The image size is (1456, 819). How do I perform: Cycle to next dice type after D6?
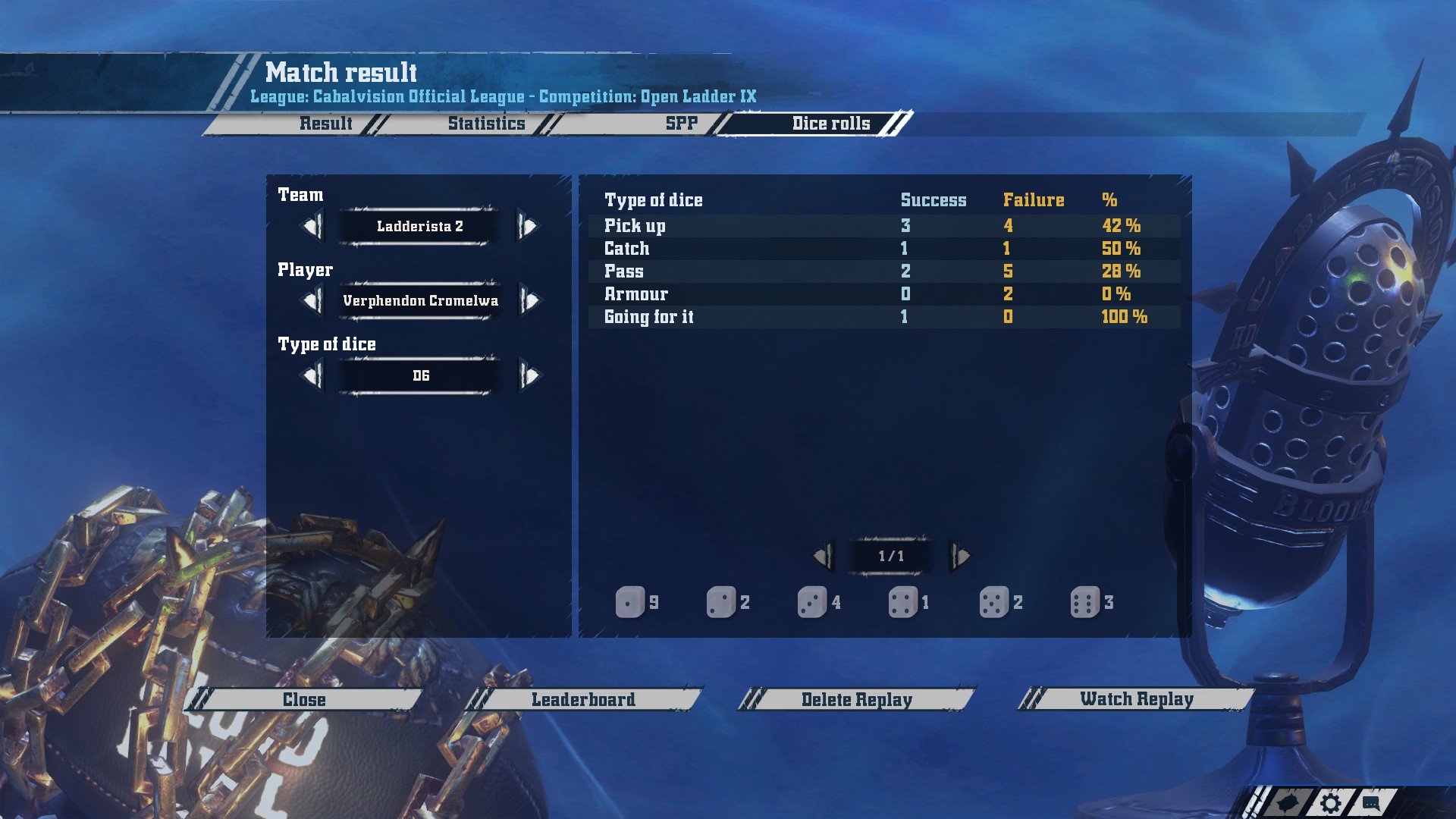529,375
